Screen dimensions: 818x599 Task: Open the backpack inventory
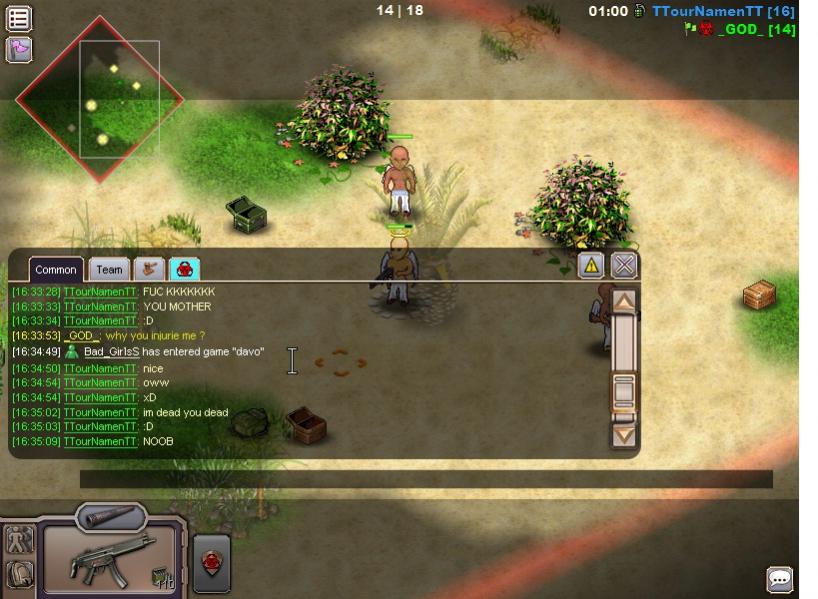[19, 574]
